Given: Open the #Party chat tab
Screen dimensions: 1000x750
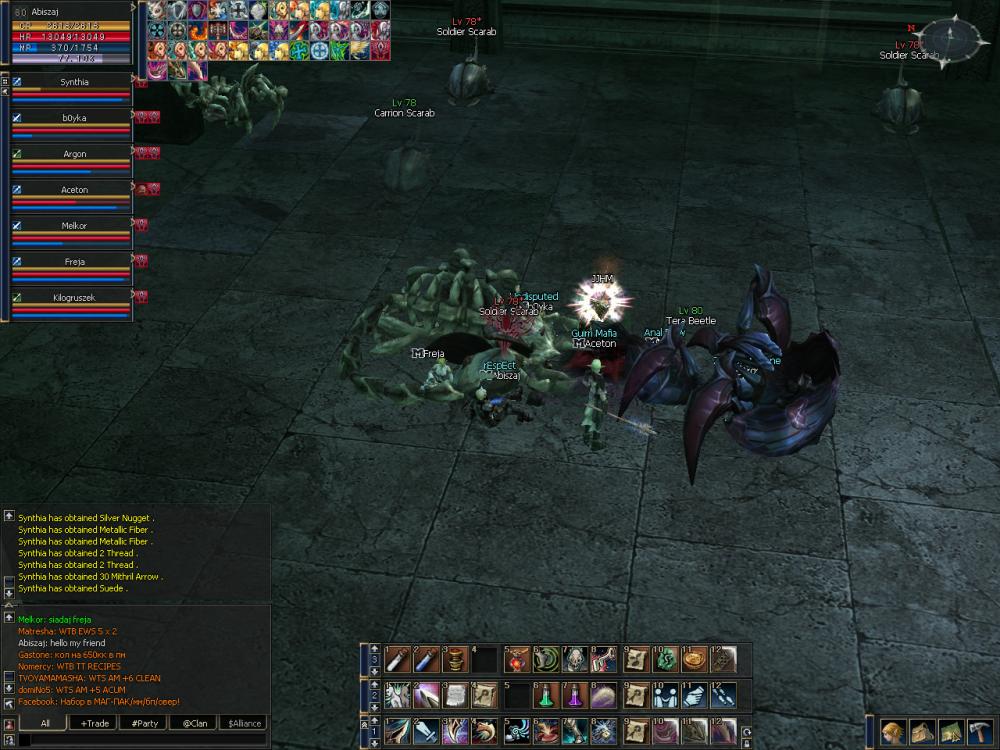Looking at the screenshot, I should click(145, 723).
